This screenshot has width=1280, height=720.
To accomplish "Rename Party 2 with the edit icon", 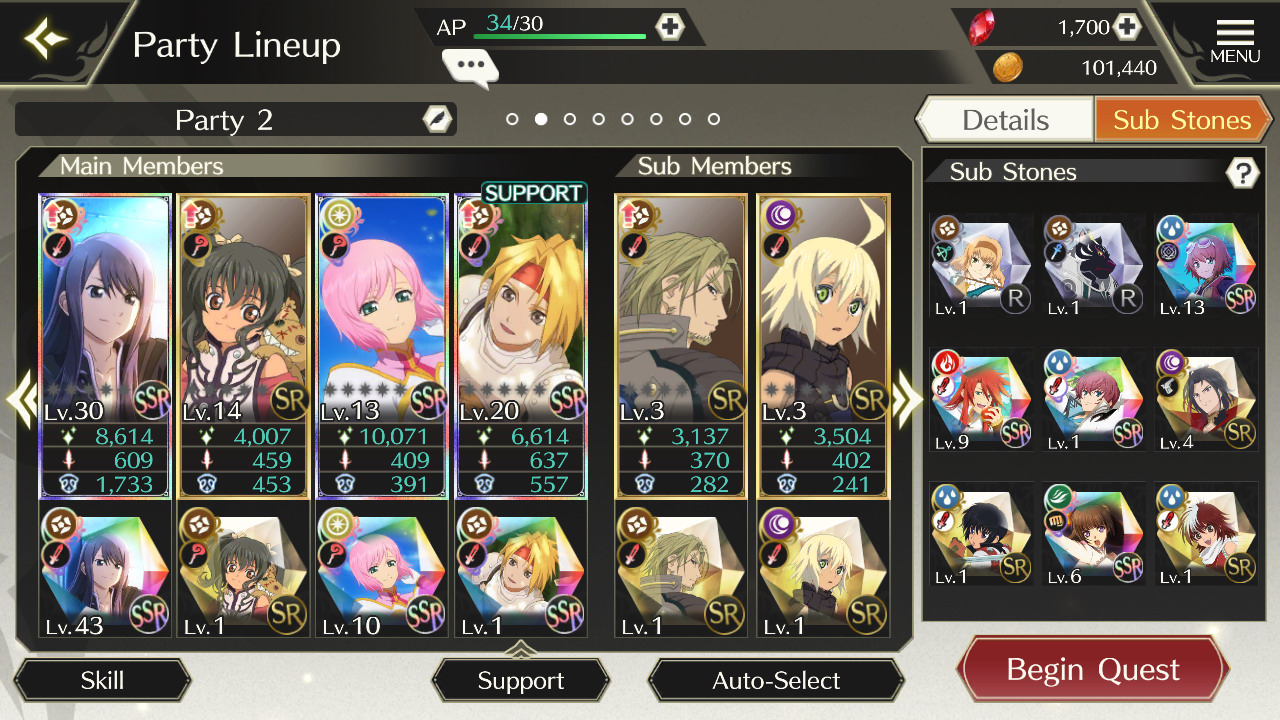I will (437, 119).
